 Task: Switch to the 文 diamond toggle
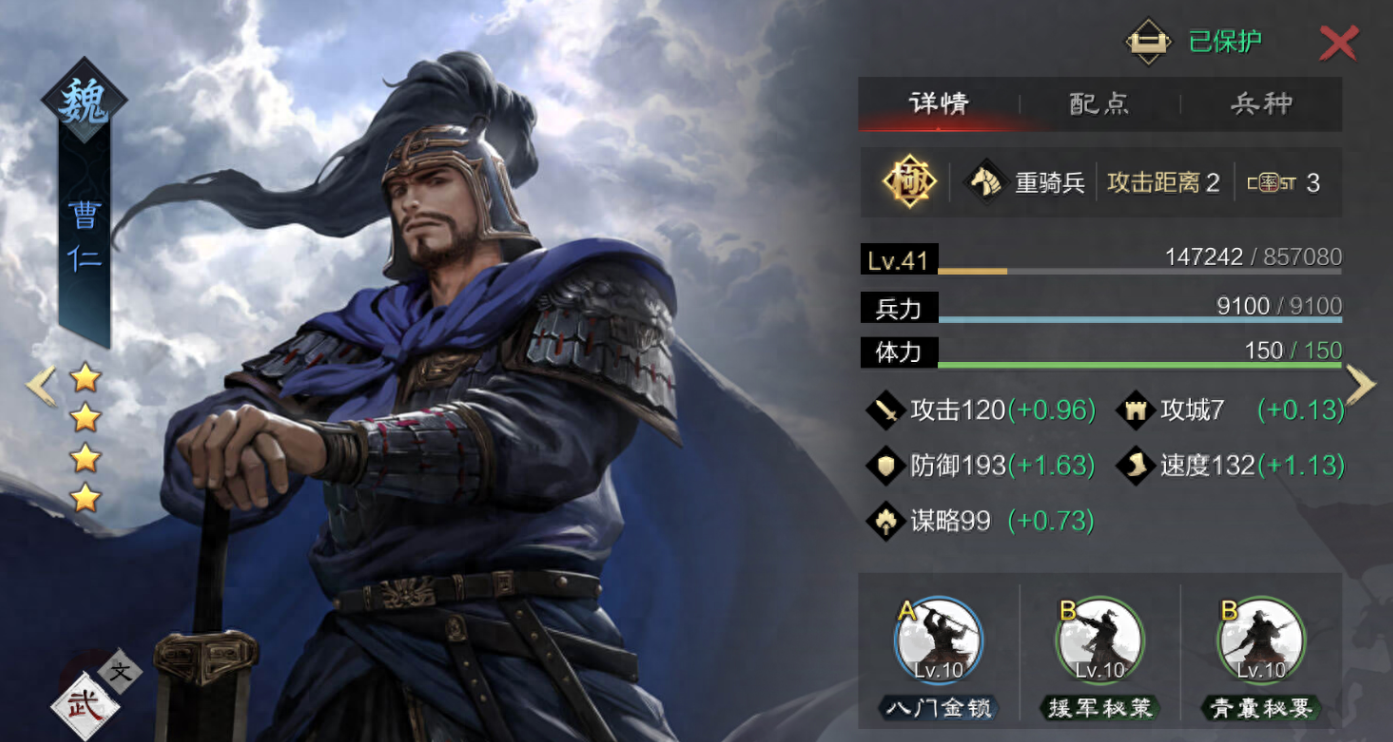(x=121, y=672)
